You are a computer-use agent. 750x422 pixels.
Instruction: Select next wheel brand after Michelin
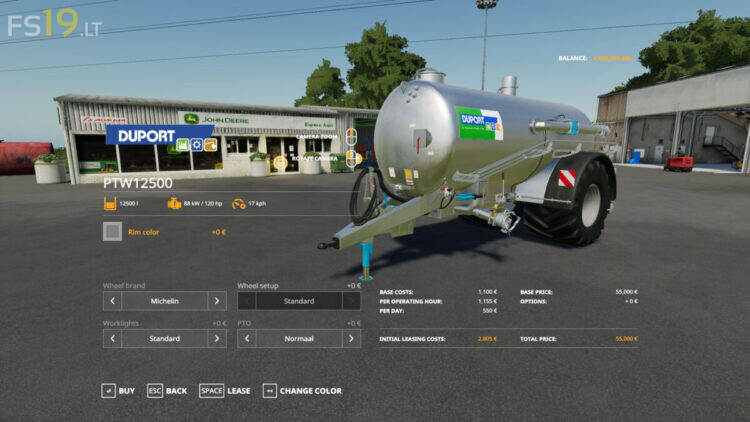[217, 300]
